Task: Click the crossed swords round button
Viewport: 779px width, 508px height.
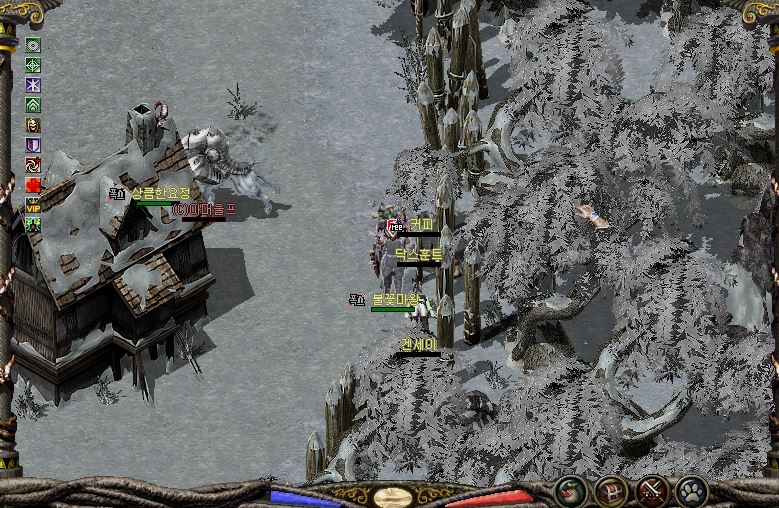Action: (x=652, y=491)
